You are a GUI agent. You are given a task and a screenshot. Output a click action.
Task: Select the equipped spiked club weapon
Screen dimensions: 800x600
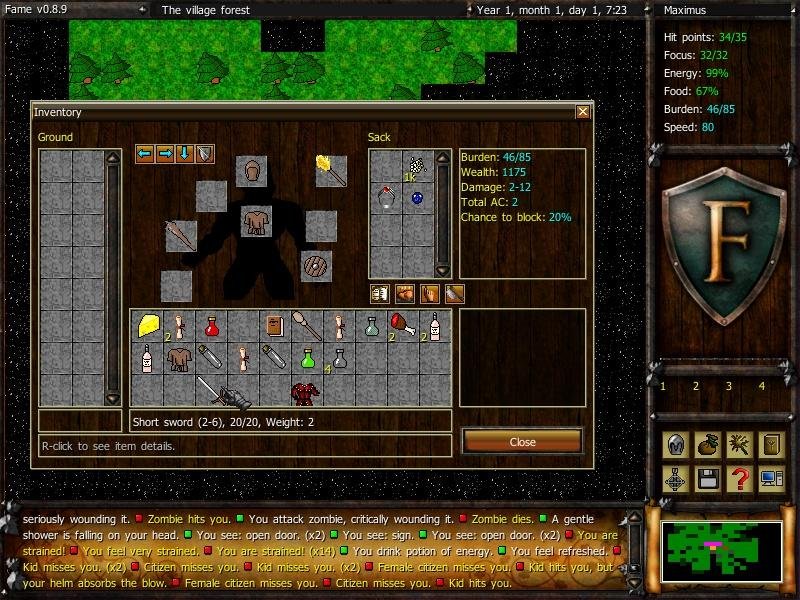[x=181, y=236]
